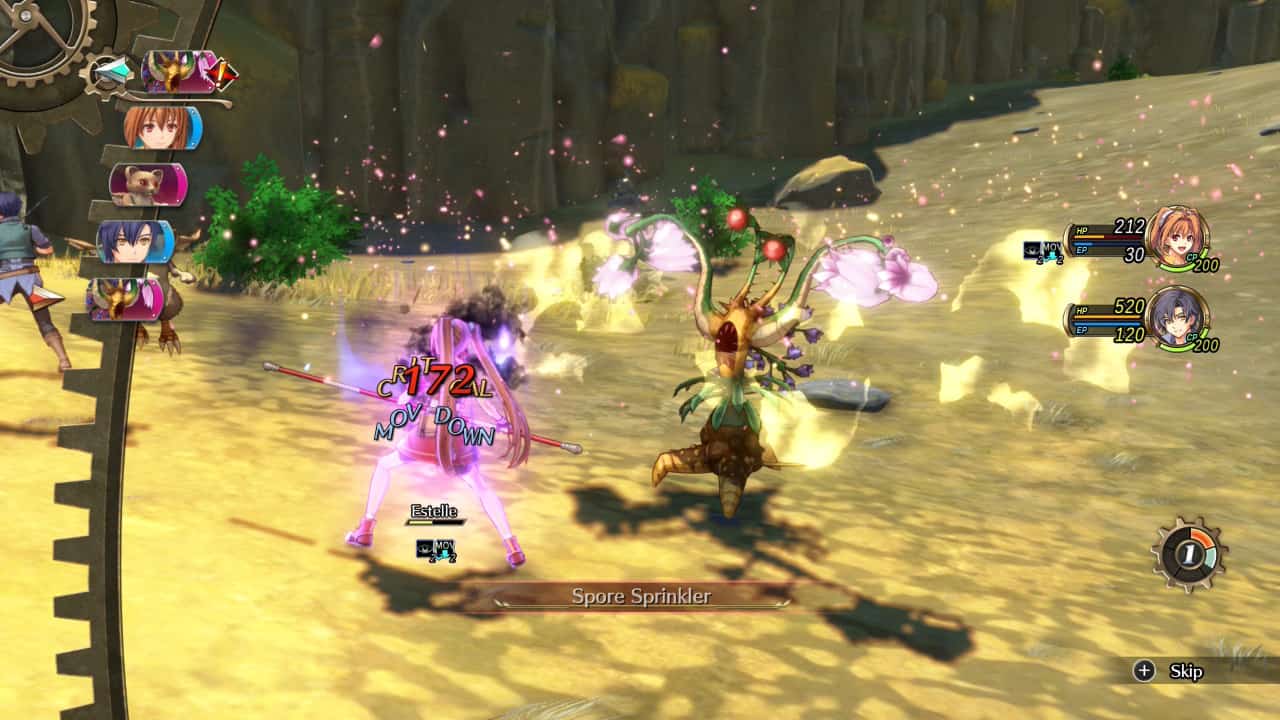
Task: Click the Skip button
Action: 1170,671
